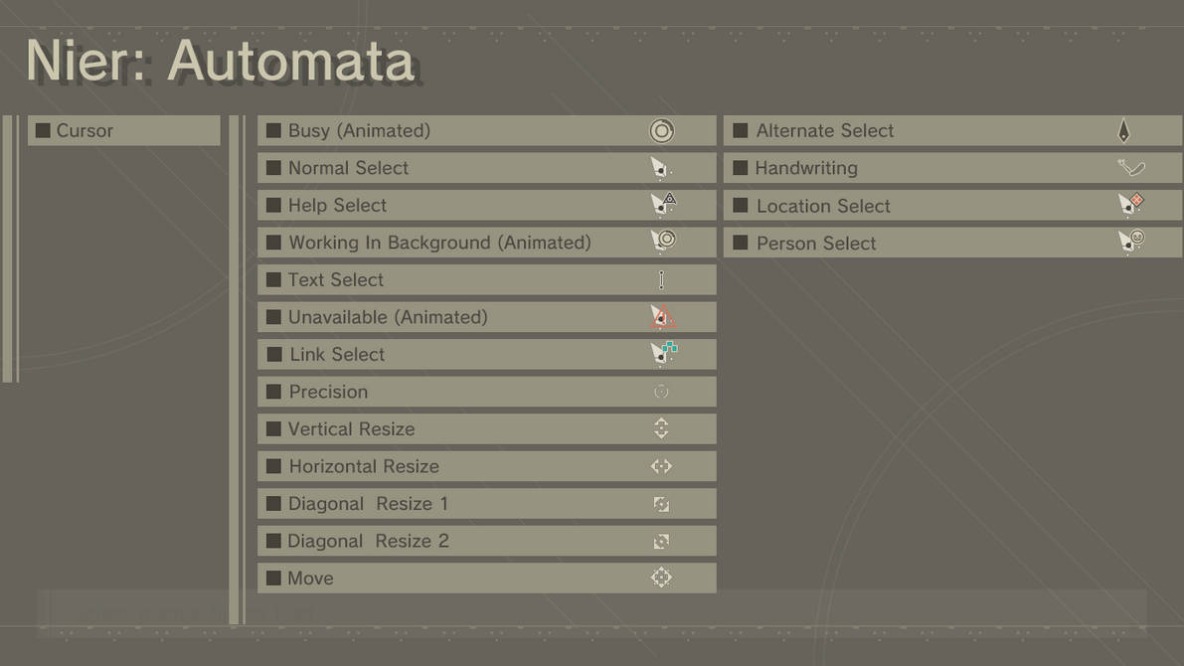This screenshot has width=1184, height=666.
Task: Click the Precision menu row
Action: 486,392
